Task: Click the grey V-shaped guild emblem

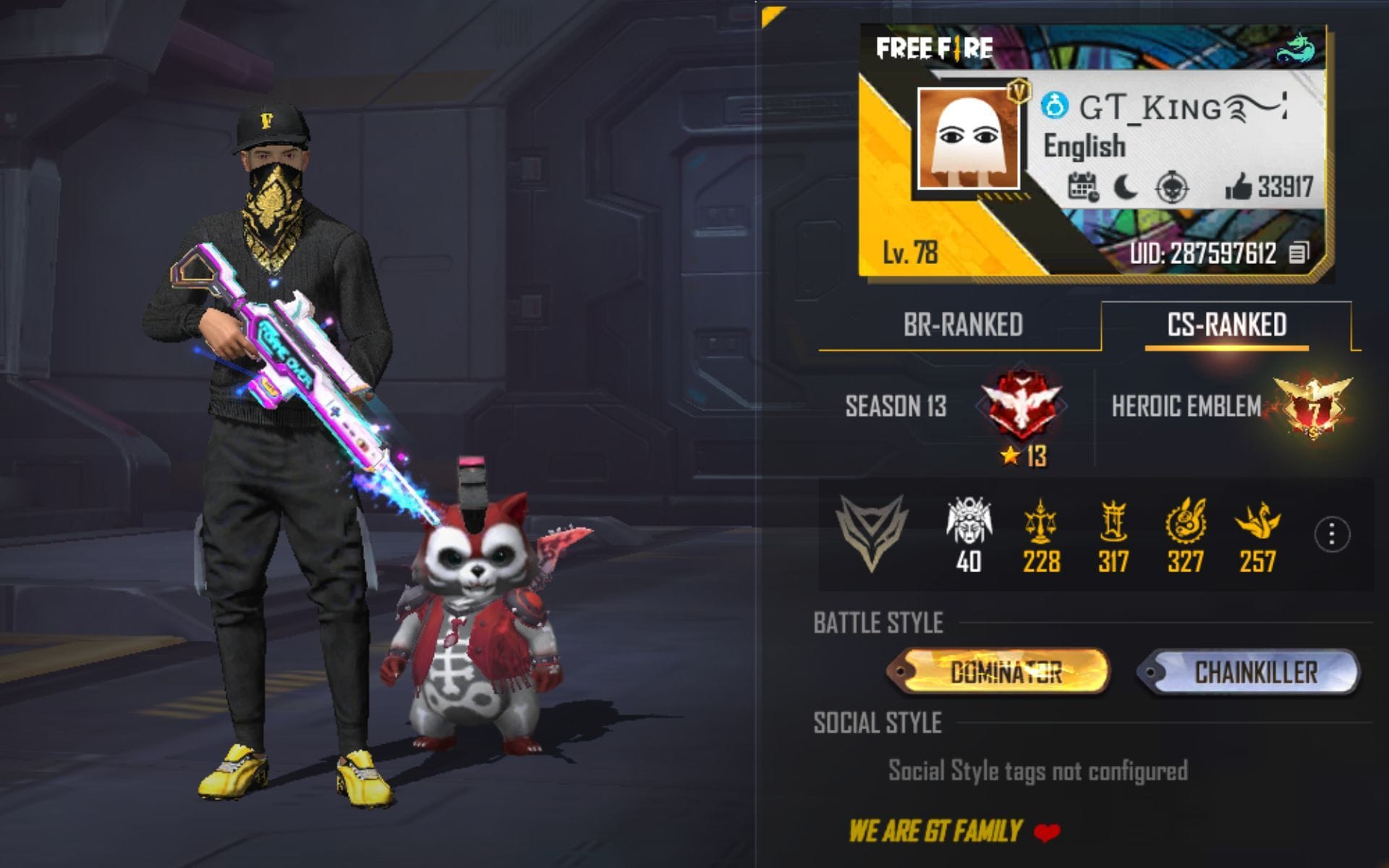Action: [x=872, y=532]
